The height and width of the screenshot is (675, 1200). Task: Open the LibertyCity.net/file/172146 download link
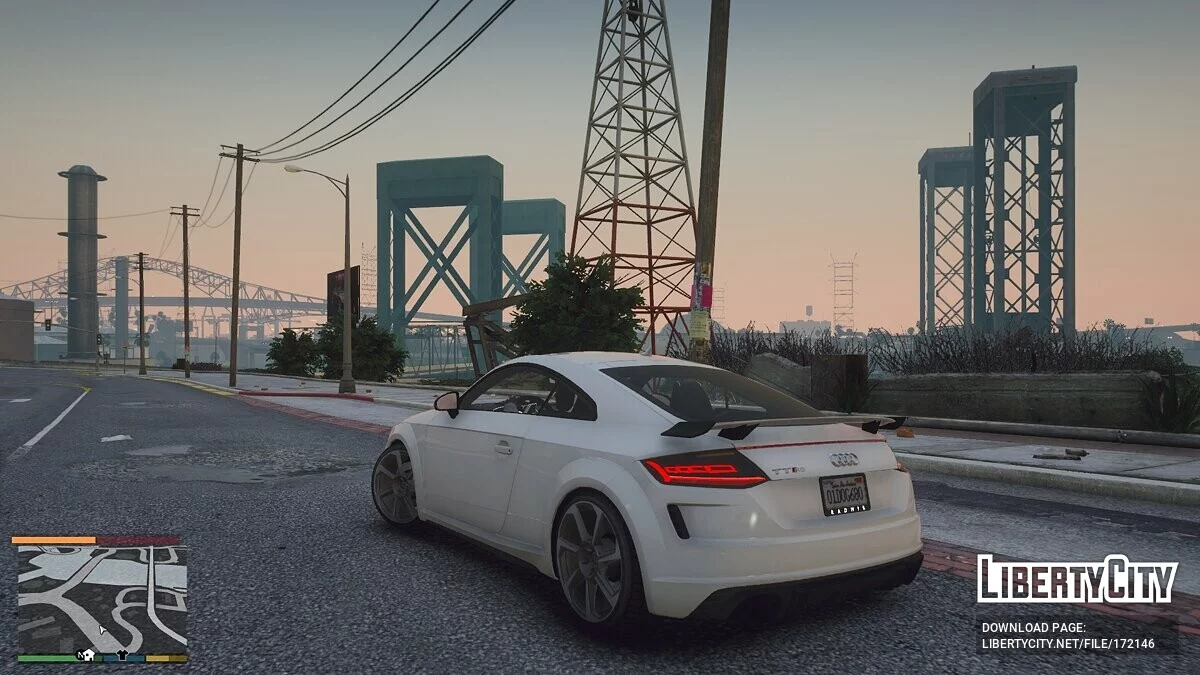pos(1068,644)
